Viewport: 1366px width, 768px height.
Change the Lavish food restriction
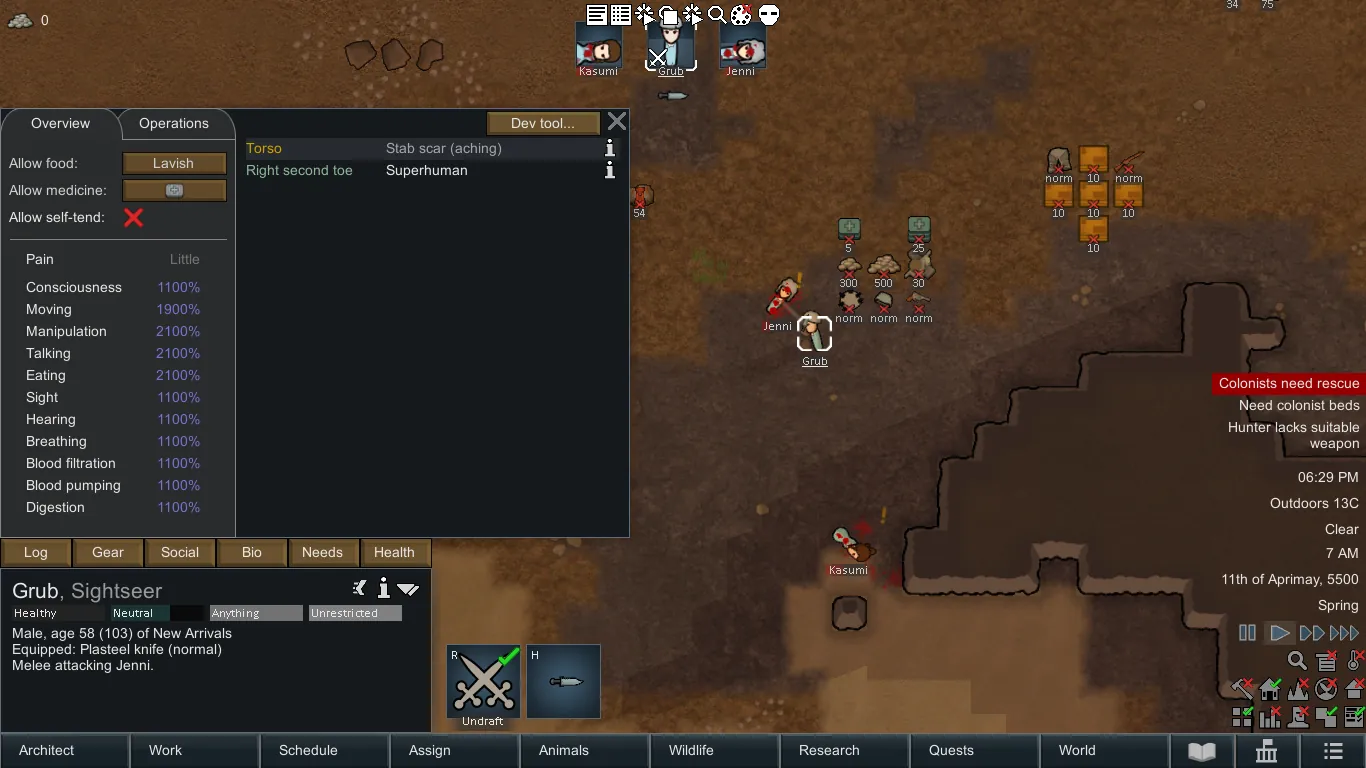[174, 163]
